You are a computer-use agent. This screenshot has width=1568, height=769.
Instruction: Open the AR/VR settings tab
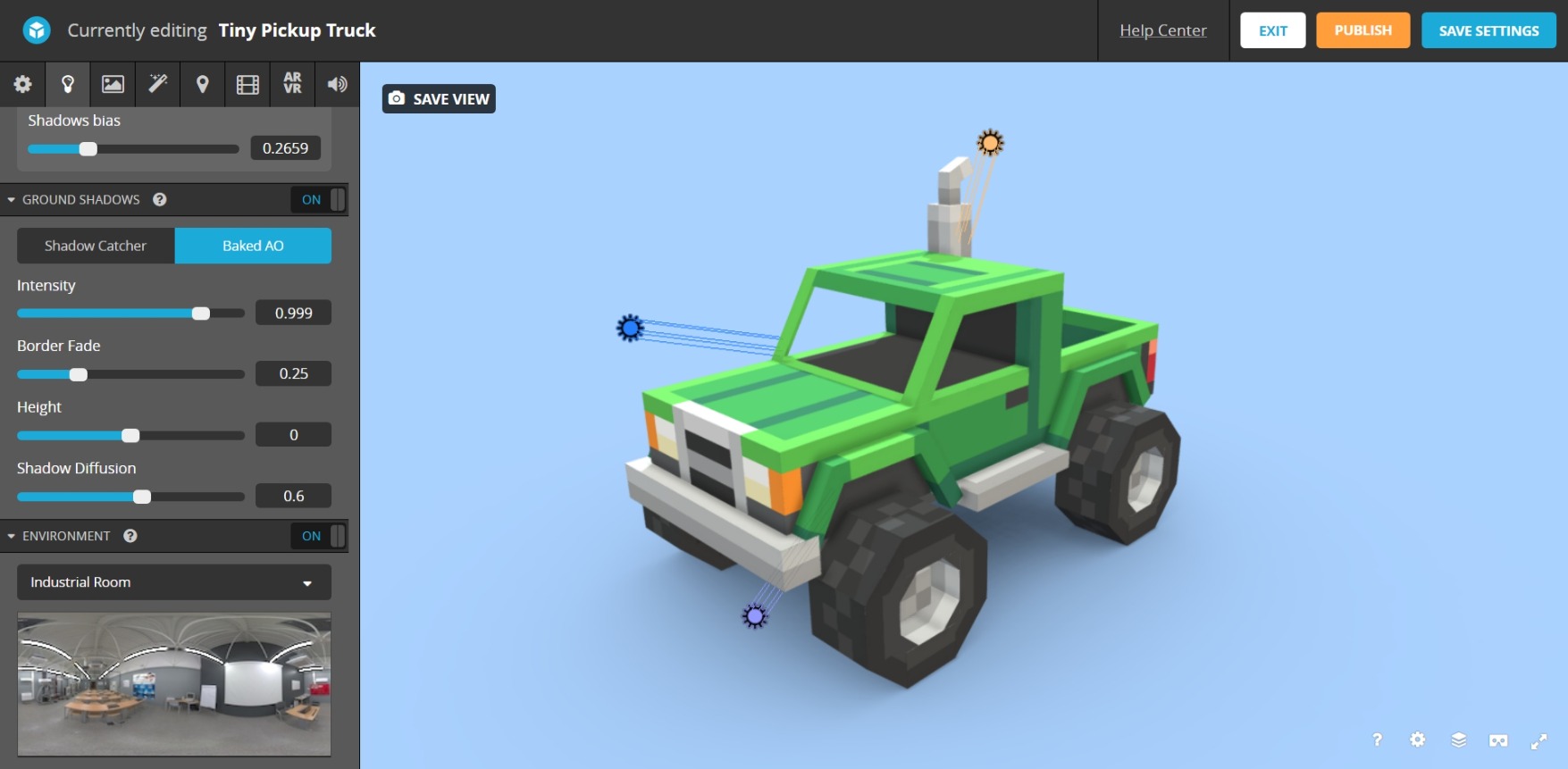pyautogui.click(x=292, y=84)
